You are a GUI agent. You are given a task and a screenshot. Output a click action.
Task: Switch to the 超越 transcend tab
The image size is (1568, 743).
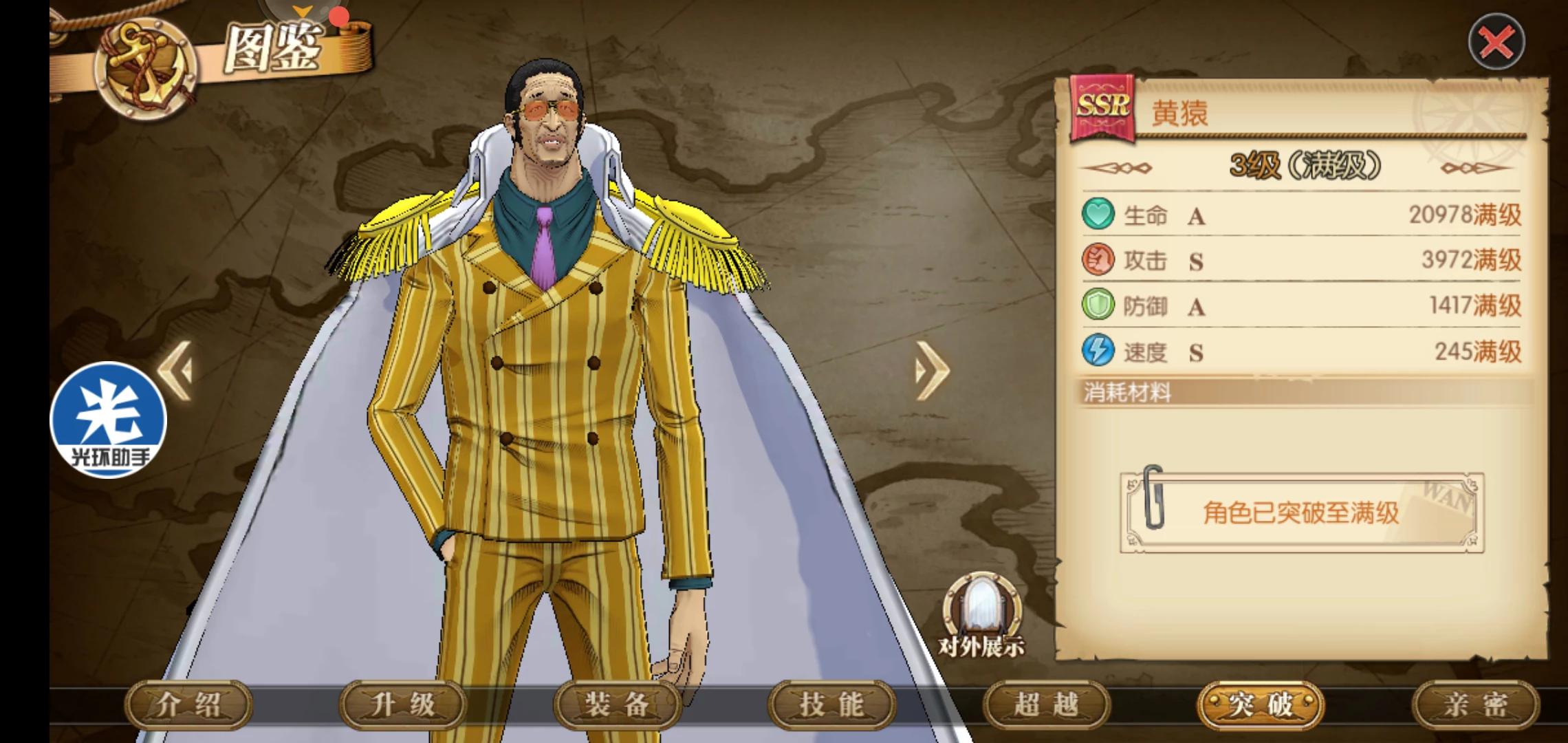[x=1047, y=704]
